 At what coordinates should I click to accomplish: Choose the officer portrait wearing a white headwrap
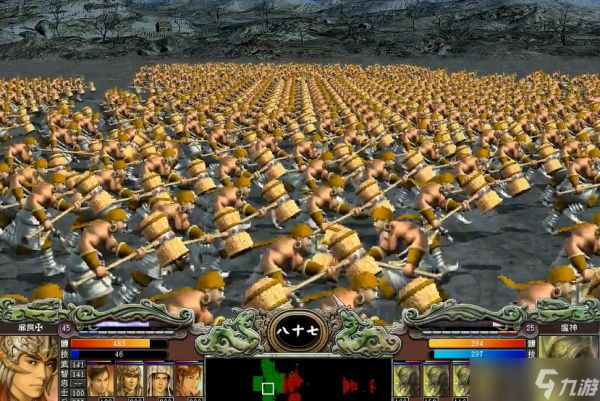click(158, 381)
